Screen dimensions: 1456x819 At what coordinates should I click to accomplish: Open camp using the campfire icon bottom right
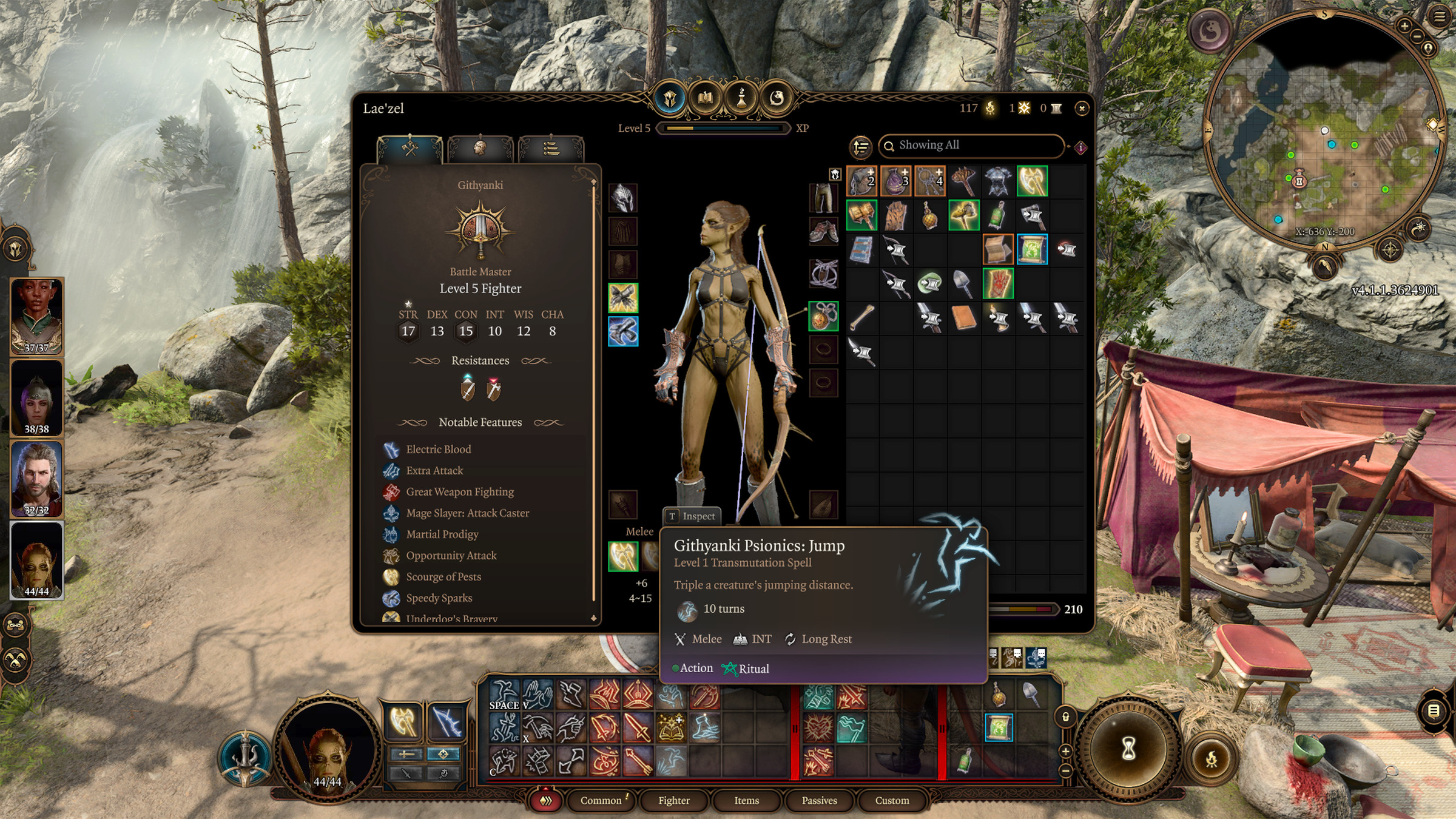[1212, 760]
